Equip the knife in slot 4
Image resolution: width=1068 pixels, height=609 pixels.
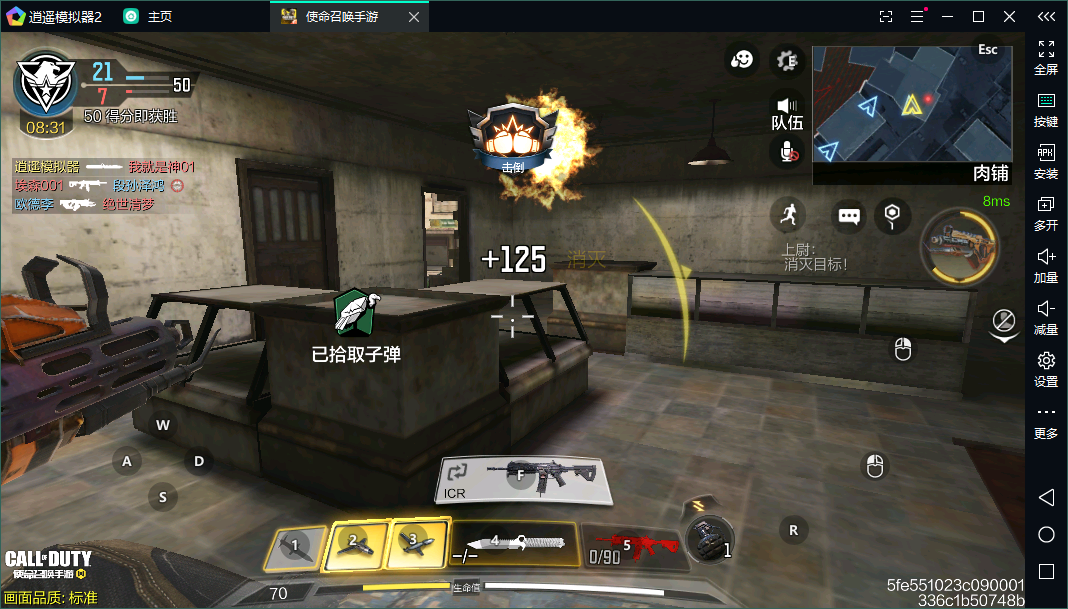[513, 546]
